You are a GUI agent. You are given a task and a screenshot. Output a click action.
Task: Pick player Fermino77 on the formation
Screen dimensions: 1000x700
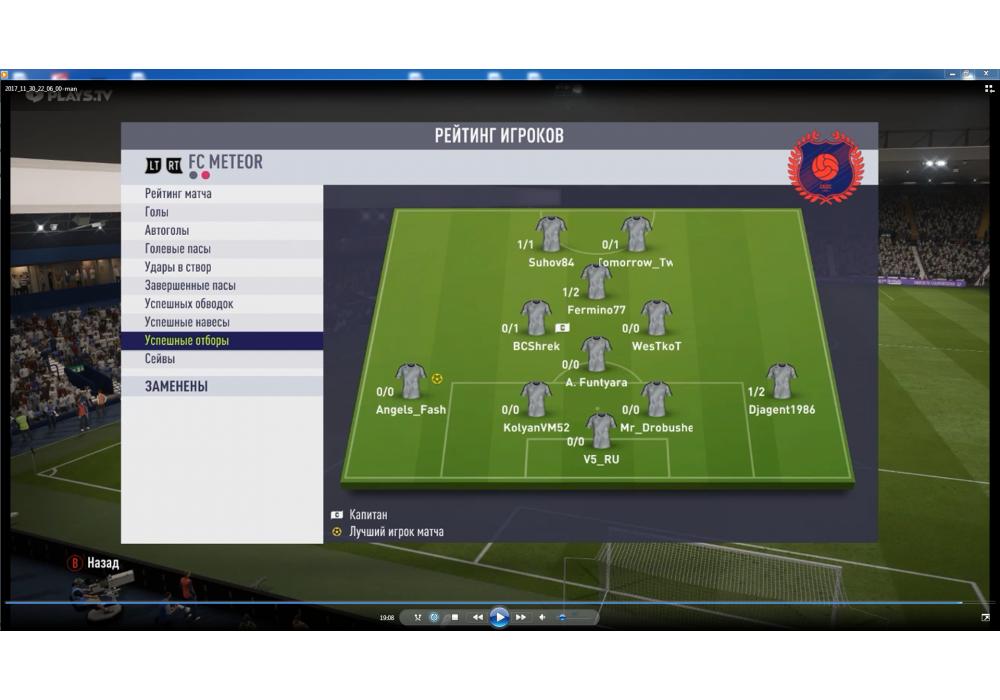(x=596, y=282)
